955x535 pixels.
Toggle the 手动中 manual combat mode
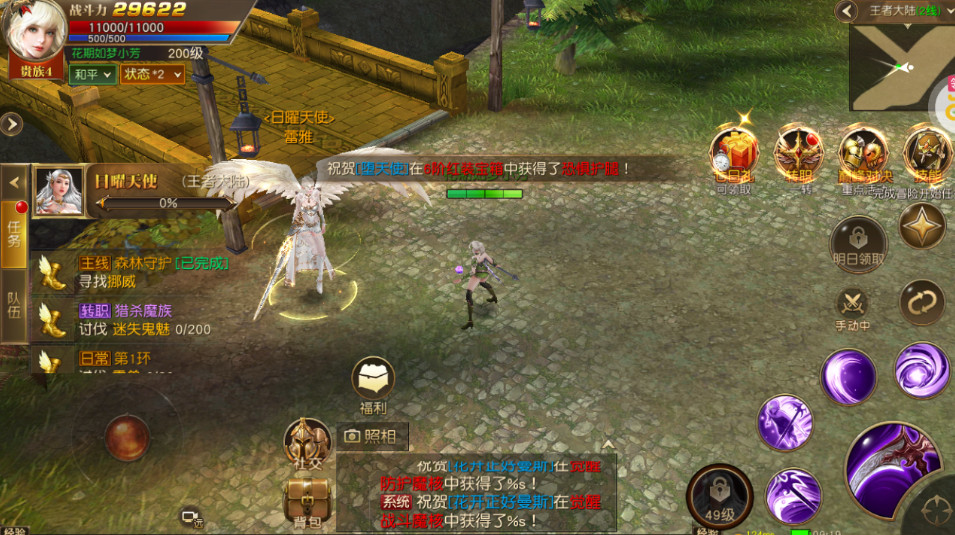[x=853, y=304]
